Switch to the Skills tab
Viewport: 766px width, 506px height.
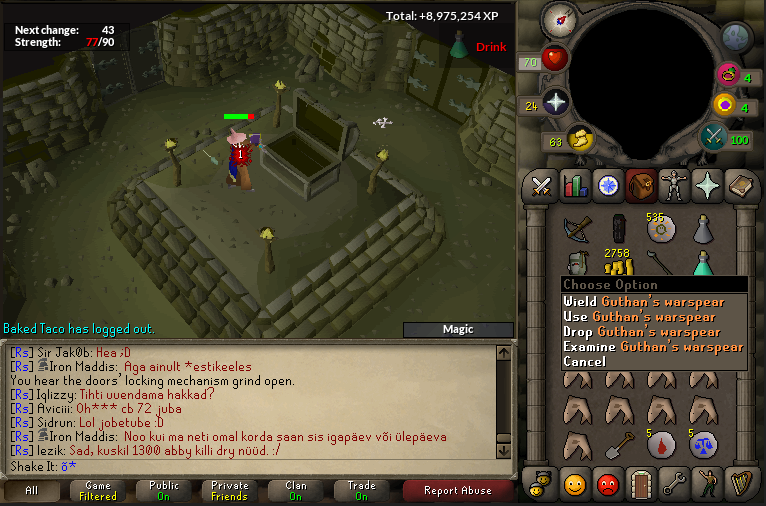tap(574, 185)
